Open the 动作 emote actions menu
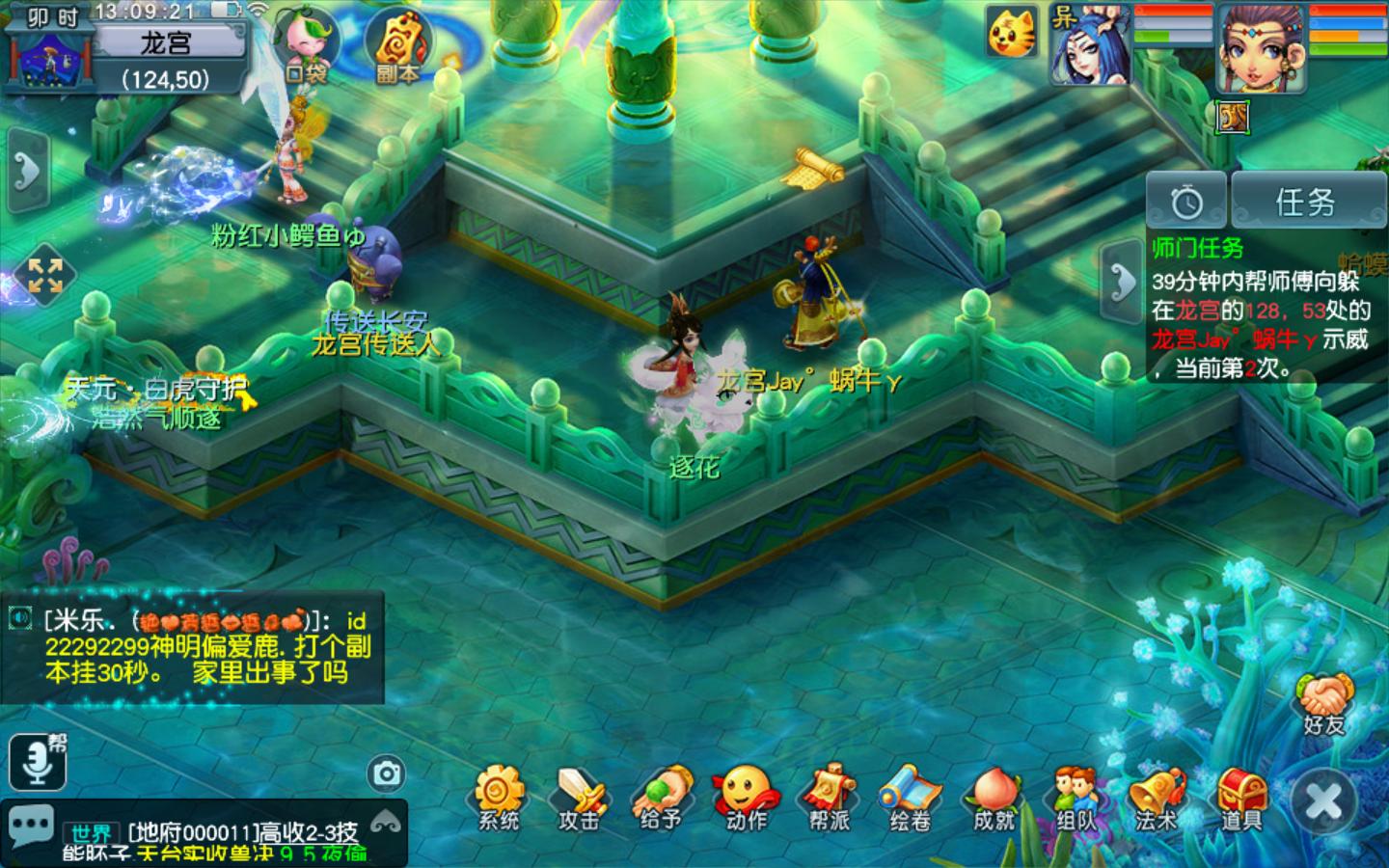This screenshot has width=1389, height=868. [x=746, y=797]
